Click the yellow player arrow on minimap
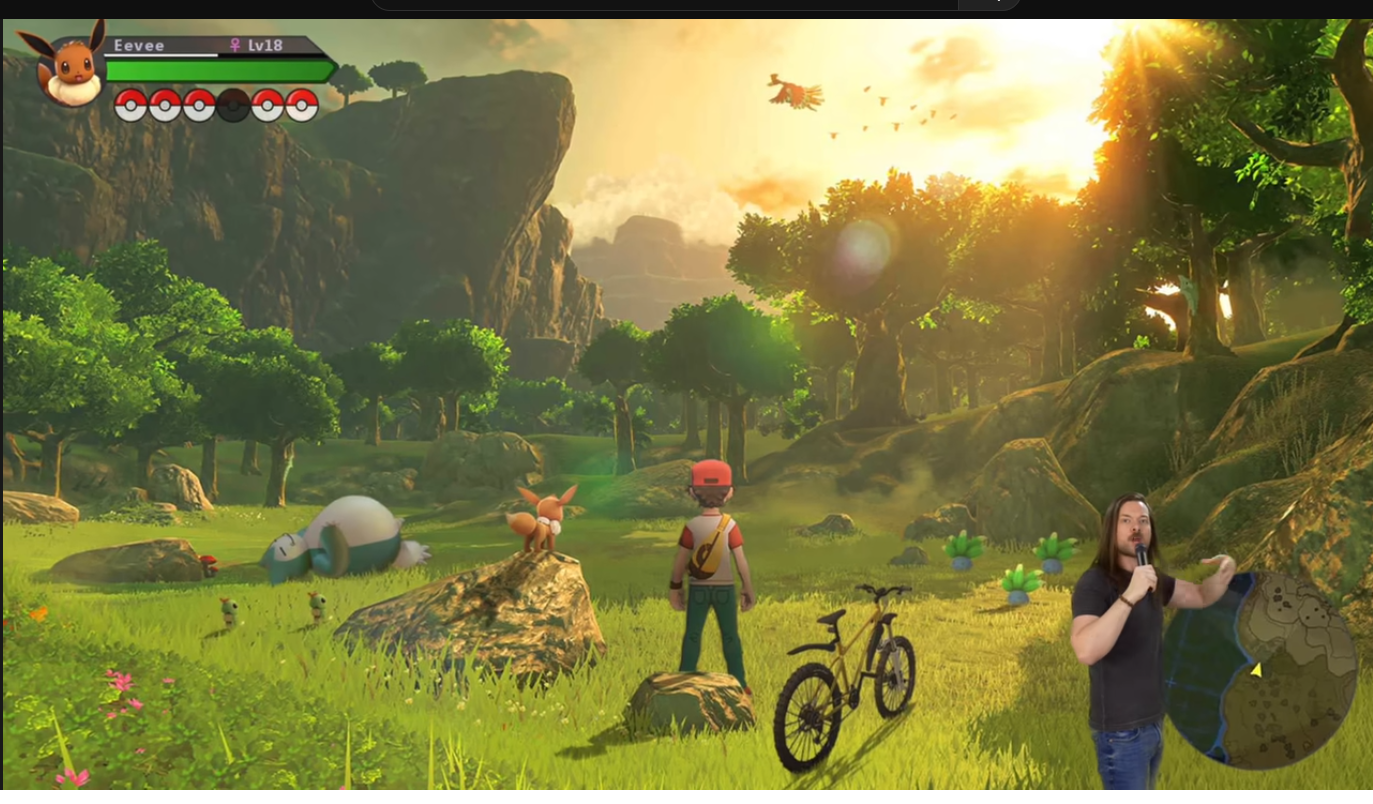 [x=1256, y=670]
